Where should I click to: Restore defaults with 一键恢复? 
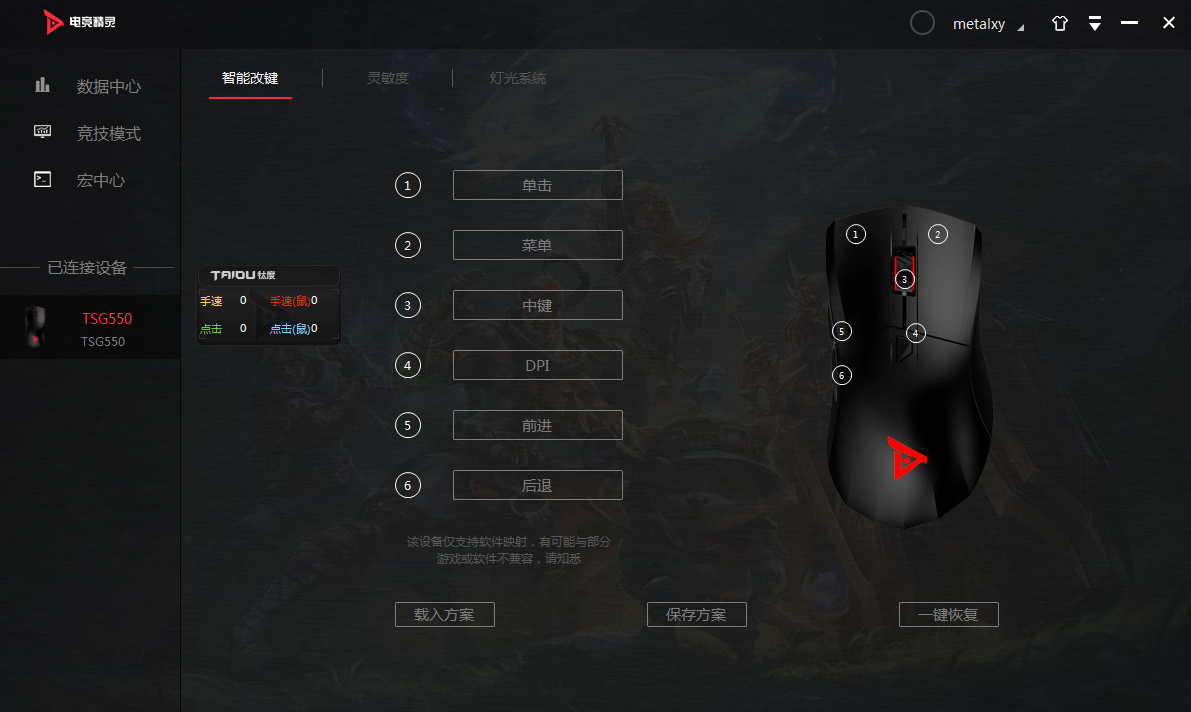[x=948, y=614]
